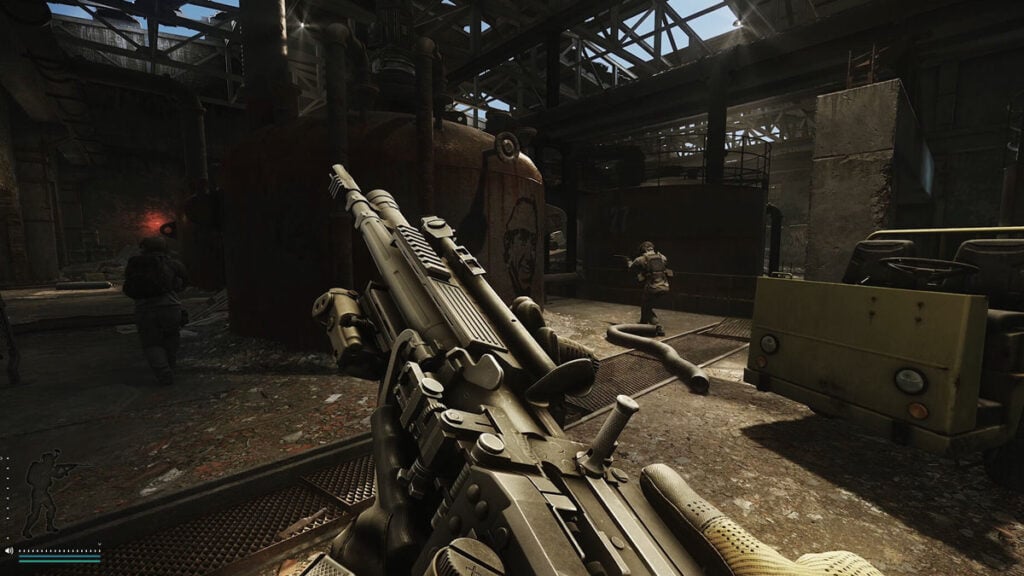Adjust the dotted movement speed slider
The height and width of the screenshot is (576, 1024).
click(x=60, y=550)
